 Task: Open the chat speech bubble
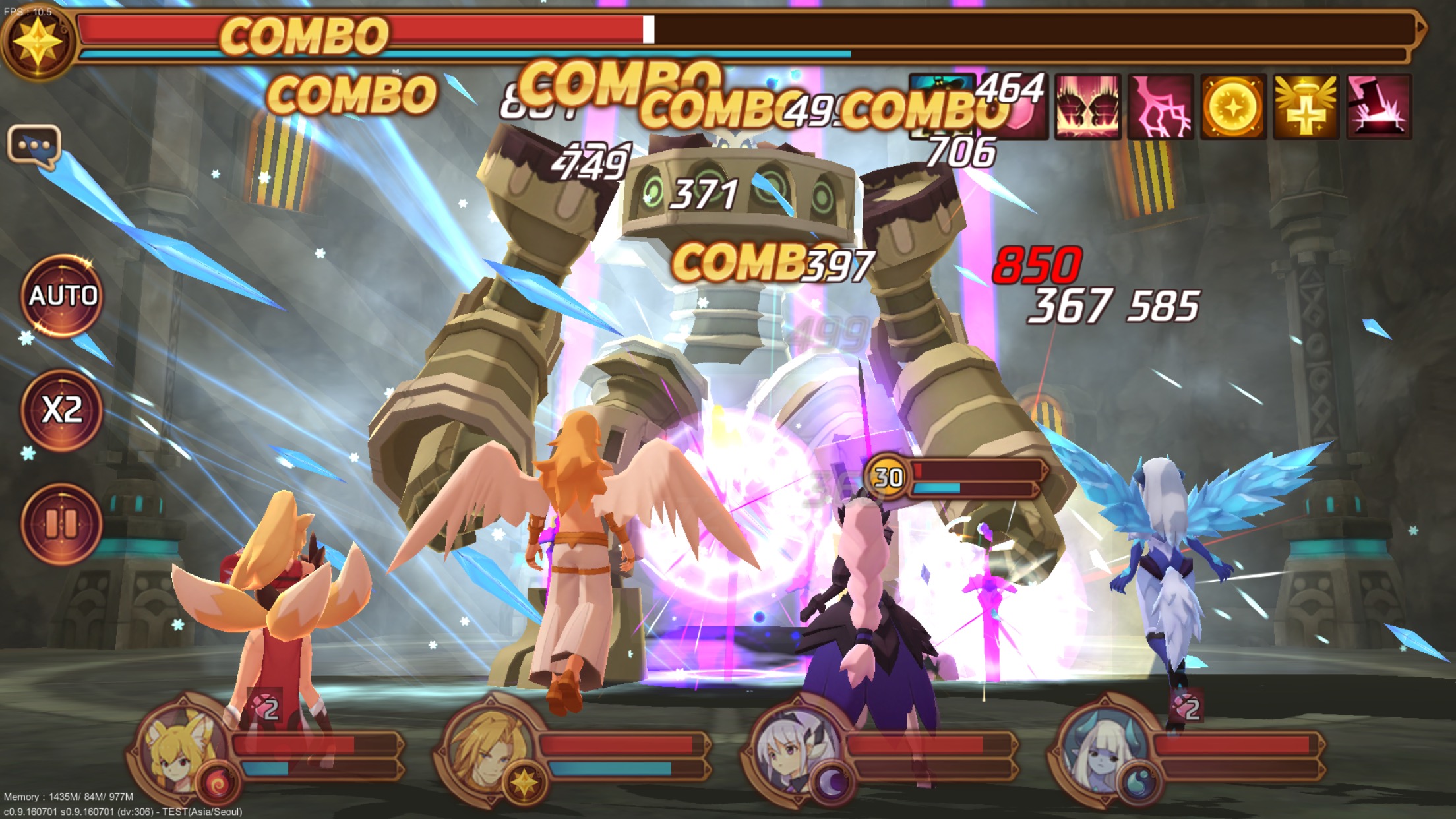pyautogui.click(x=34, y=144)
